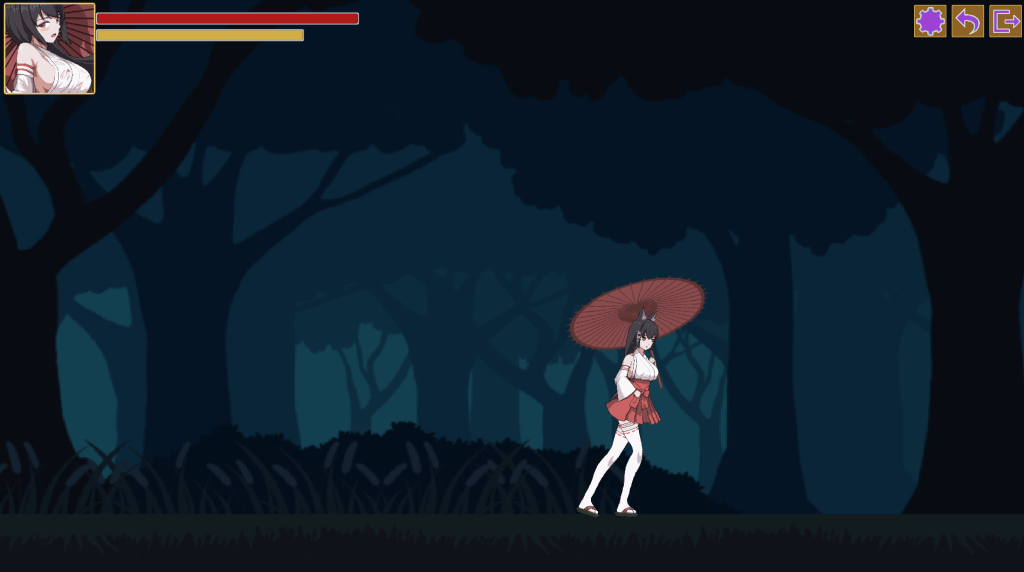Exit the game via the door-arrow icon
The width and height of the screenshot is (1024, 572).
coord(1005,21)
